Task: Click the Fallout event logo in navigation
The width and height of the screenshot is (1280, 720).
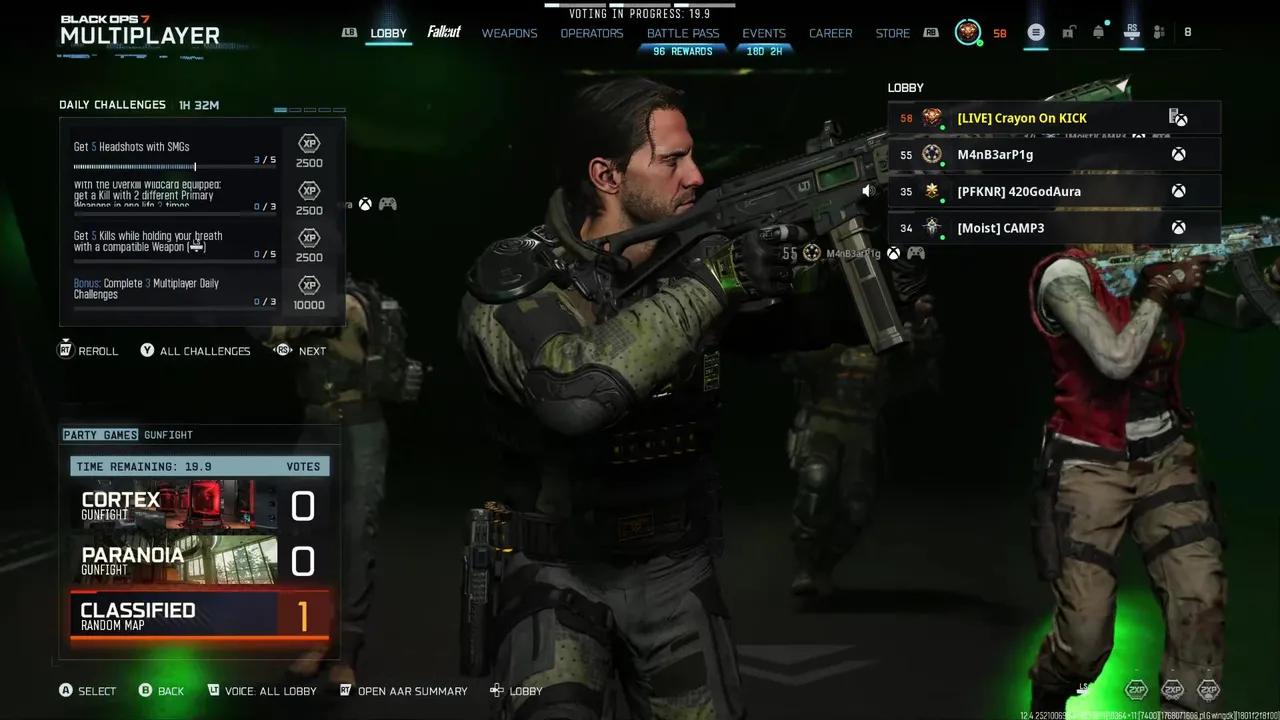Action: tap(443, 32)
